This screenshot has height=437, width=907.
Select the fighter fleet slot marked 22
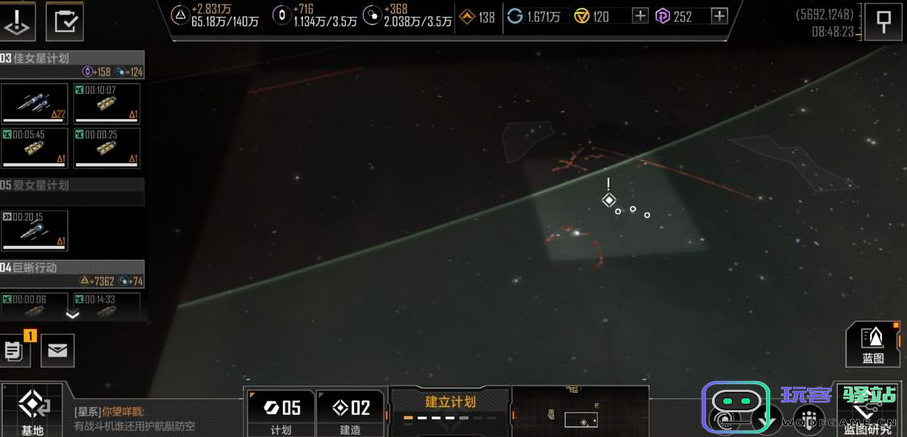click(x=35, y=103)
